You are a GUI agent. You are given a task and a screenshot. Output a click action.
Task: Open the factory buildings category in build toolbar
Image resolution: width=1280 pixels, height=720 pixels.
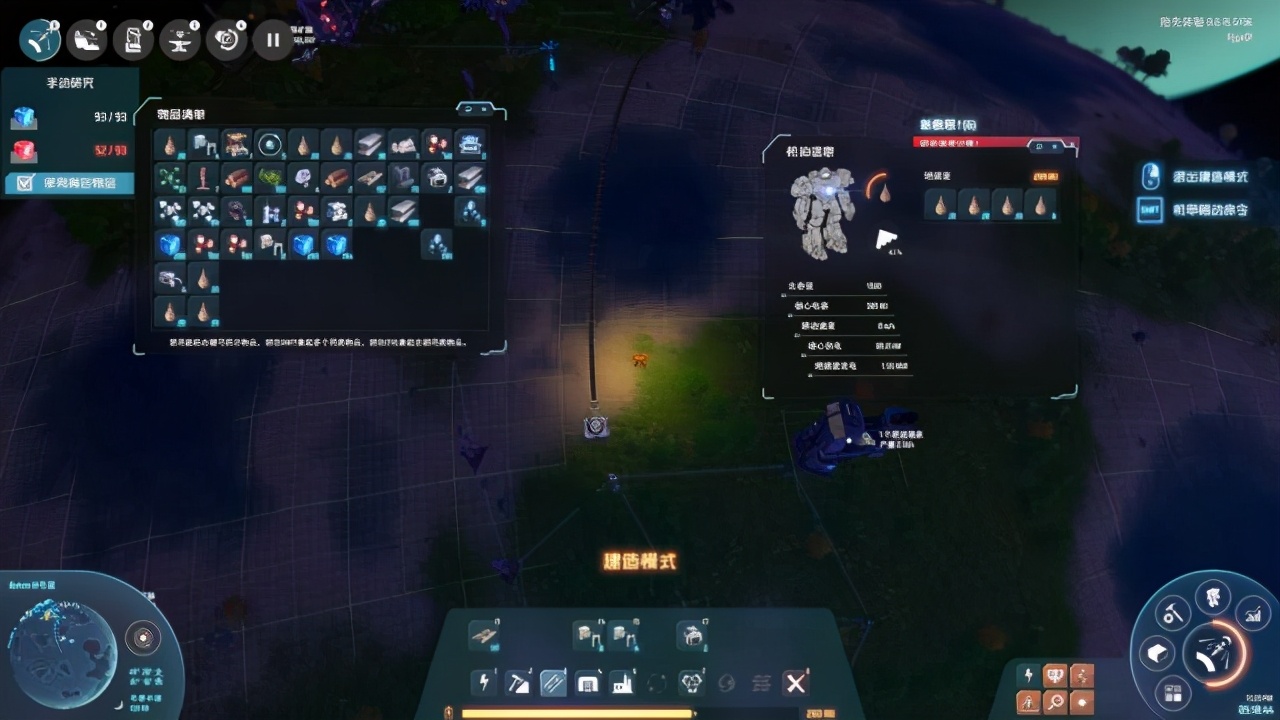click(622, 682)
